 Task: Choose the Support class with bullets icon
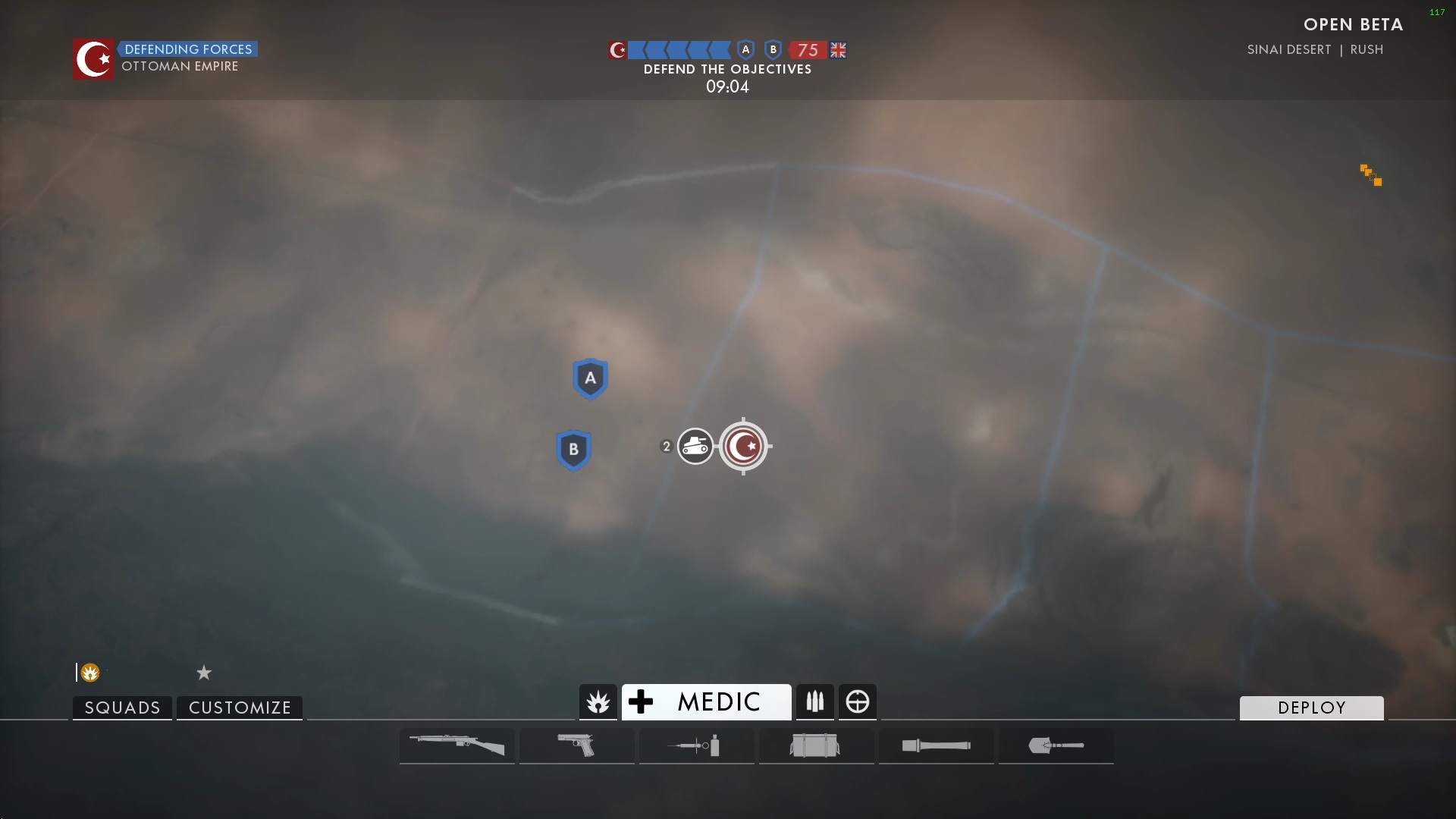(x=815, y=702)
